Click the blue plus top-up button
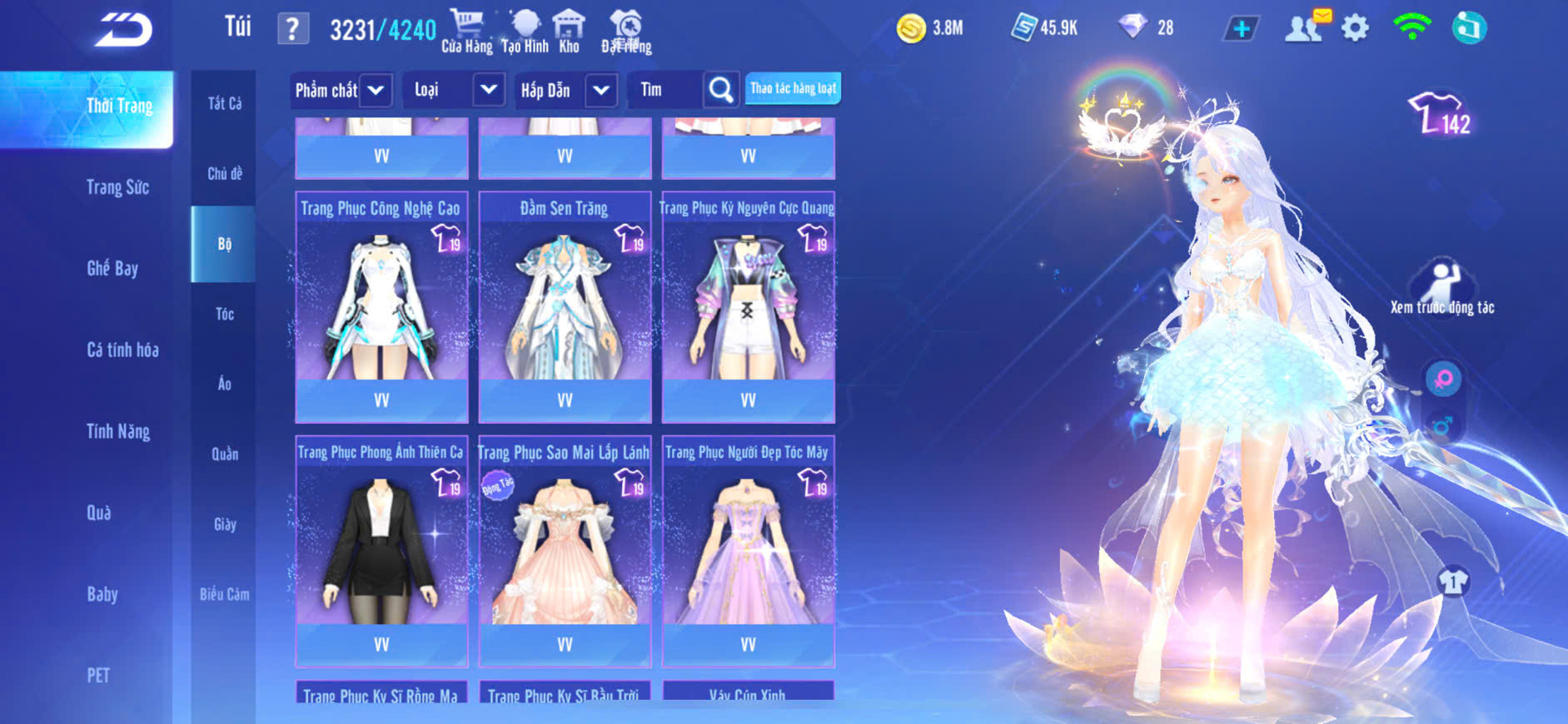 [x=1241, y=29]
